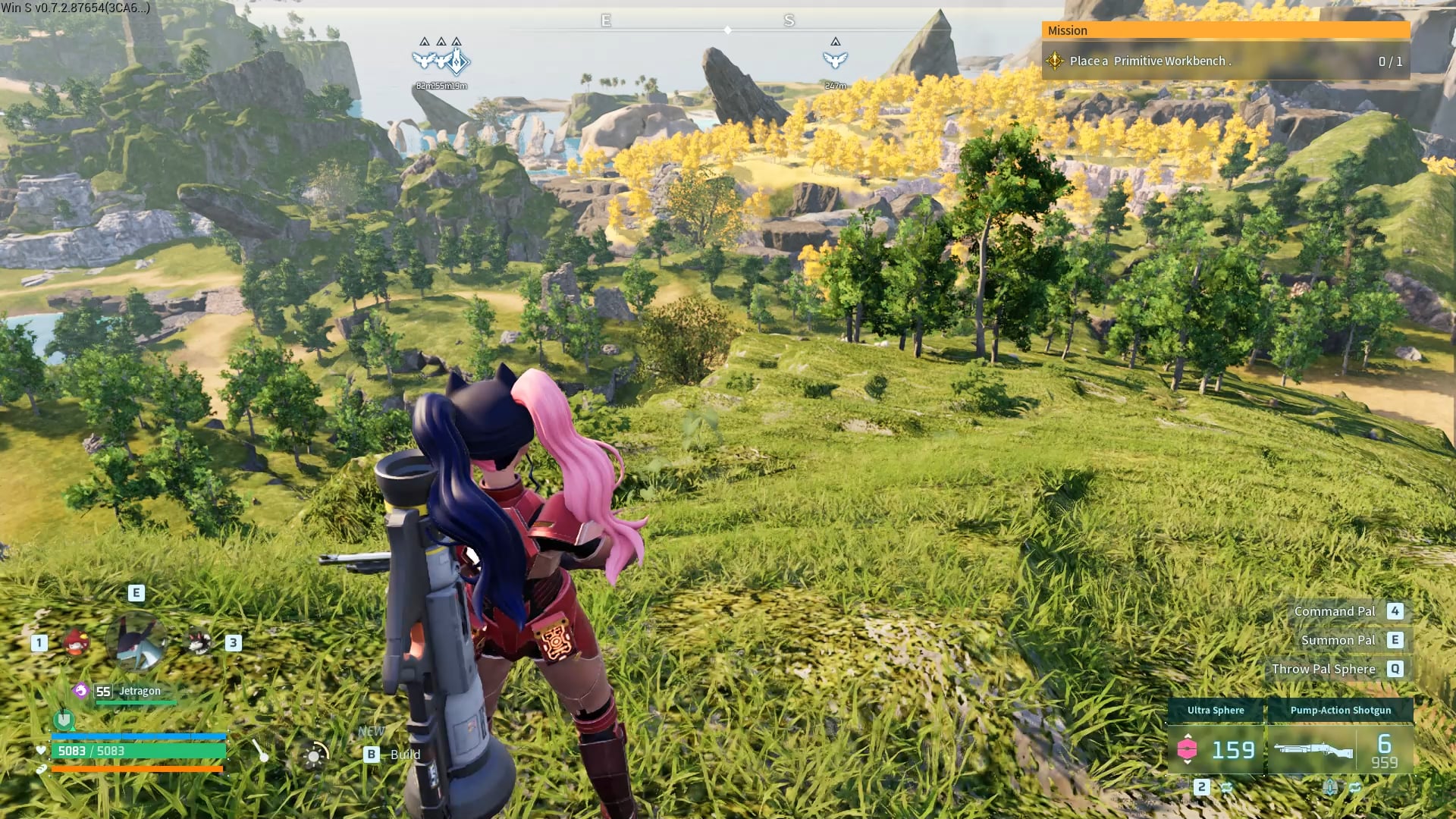1456x819 pixels.
Task: Activate the Command Pal option
Action: 1335,611
